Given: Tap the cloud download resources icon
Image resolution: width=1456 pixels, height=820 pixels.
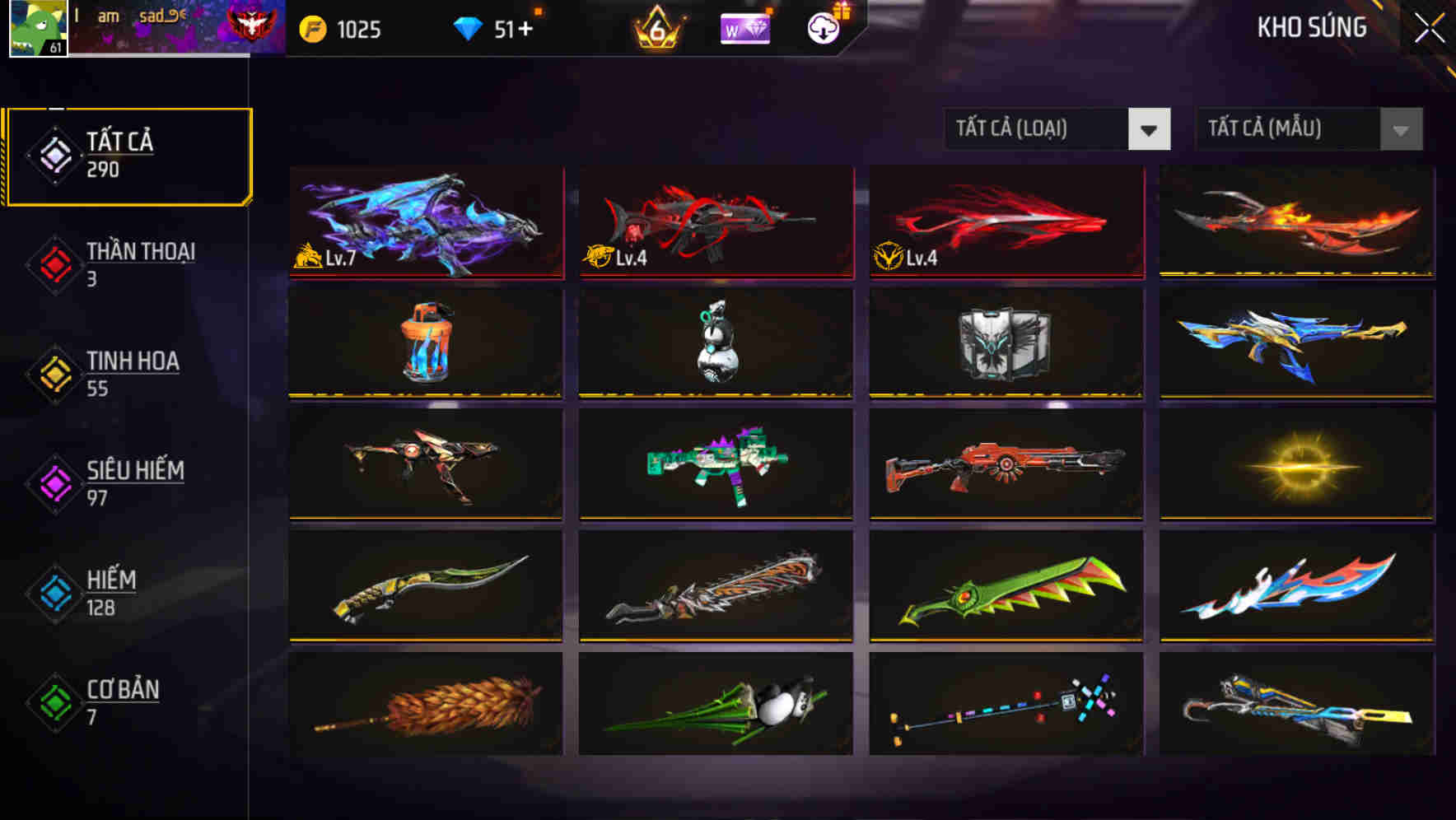Looking at the screenshot, I should tap(823, 30).
